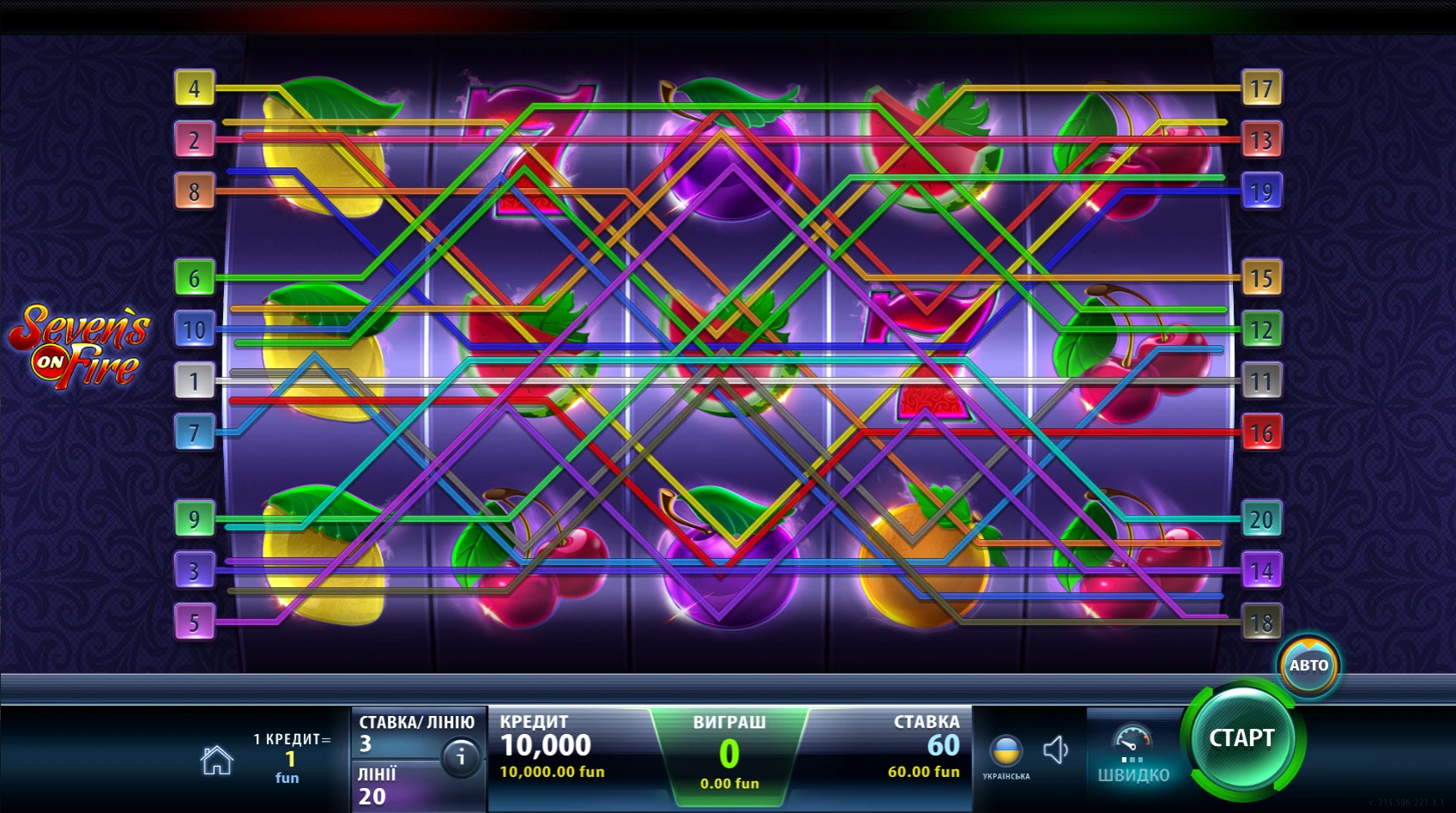Change language via the Ukrainian flag icon
Viewport: 1456px width, 813px height.
click(x=1006, y=752)
